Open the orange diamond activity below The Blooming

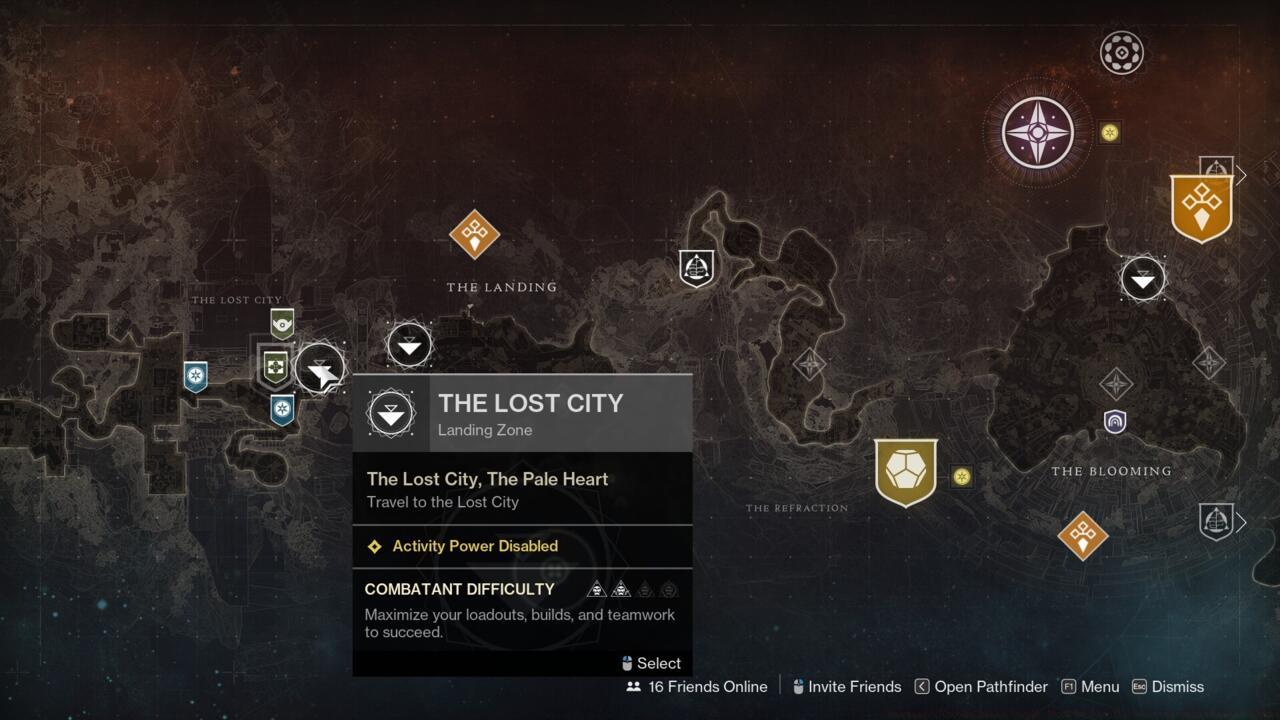click(1082, 535)
